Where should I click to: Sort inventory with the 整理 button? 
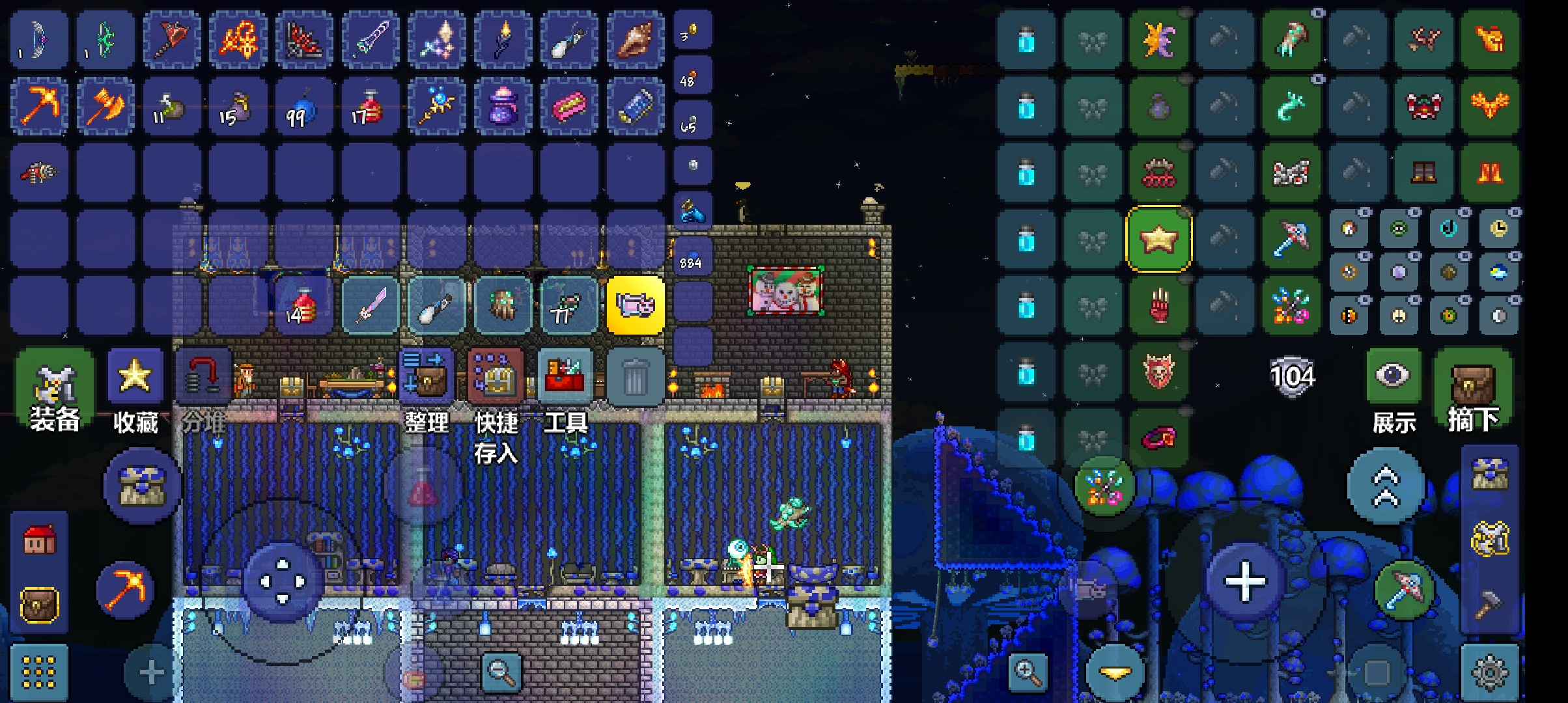tap(426, 376)
